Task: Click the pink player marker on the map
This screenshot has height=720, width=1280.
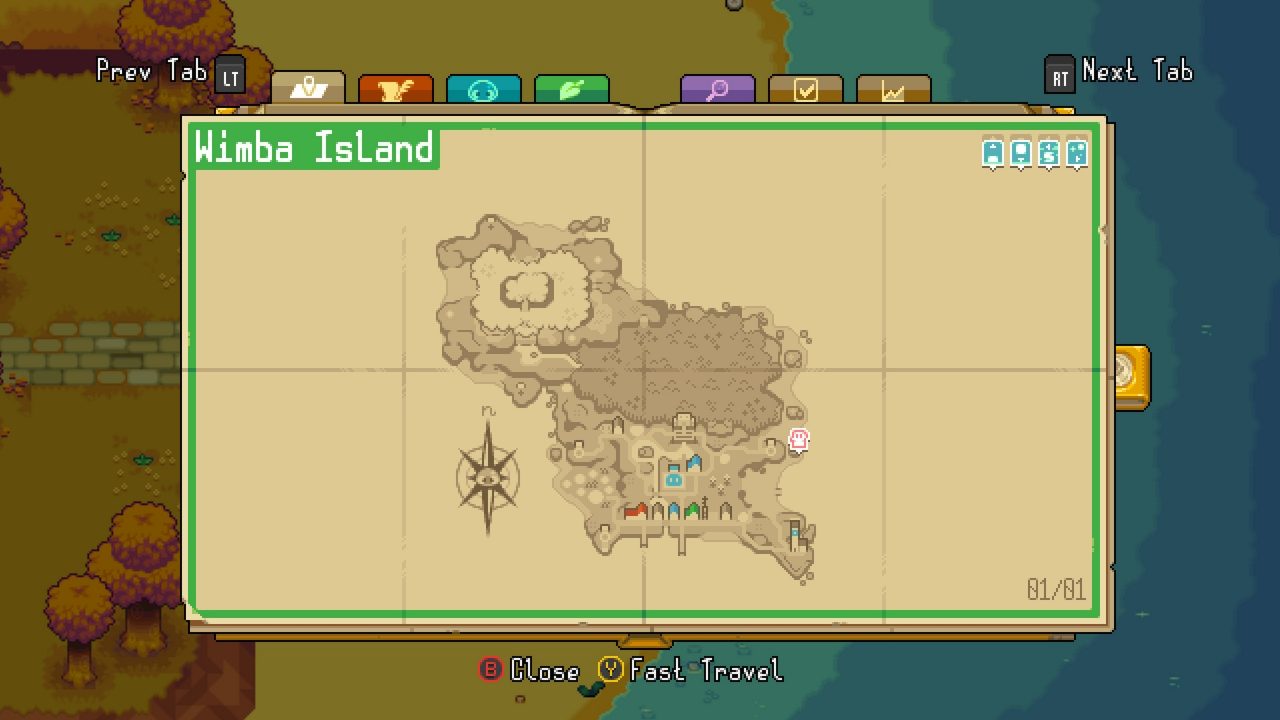Action: [x=798, y=440]
